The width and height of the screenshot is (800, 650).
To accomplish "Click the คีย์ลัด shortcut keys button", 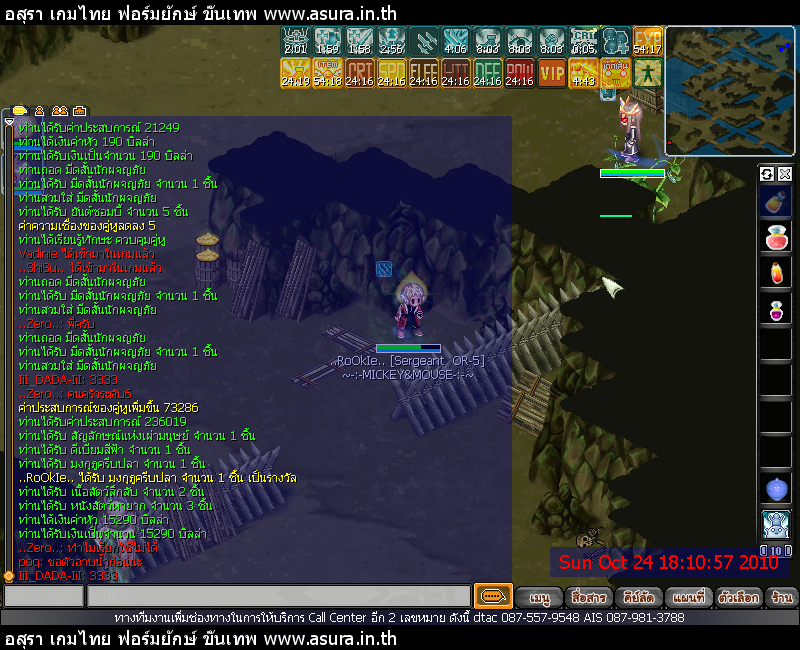I will point(637,597).
